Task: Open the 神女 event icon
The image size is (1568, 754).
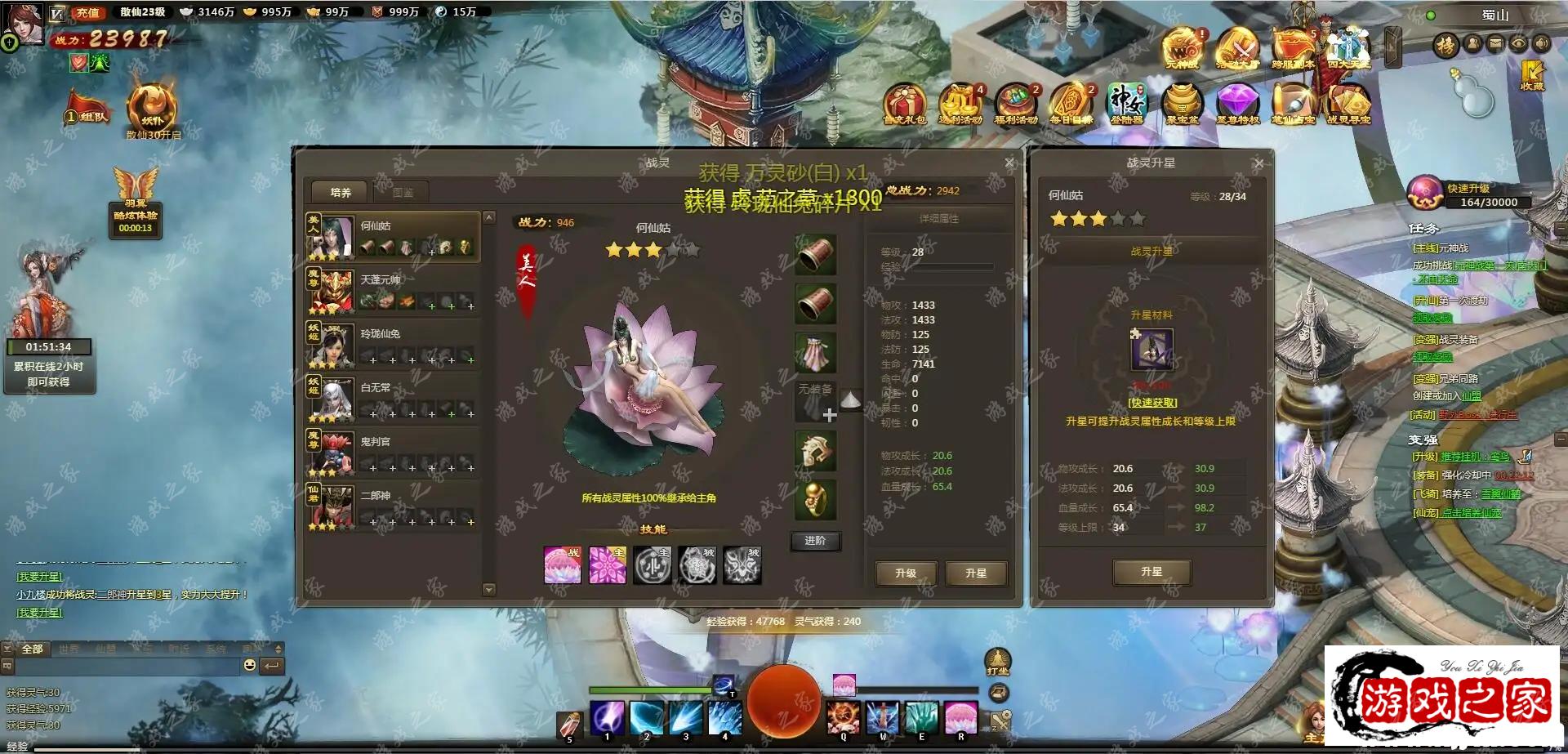Action: pyautogui.click(x=1127, y=104)
